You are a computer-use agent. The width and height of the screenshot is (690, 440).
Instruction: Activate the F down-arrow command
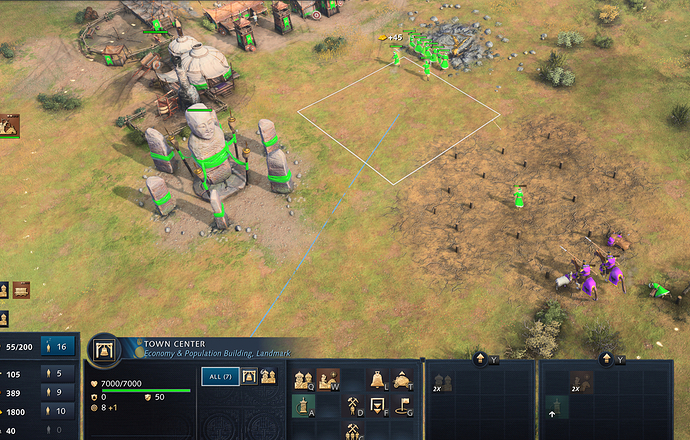click(x=378, y=405)
